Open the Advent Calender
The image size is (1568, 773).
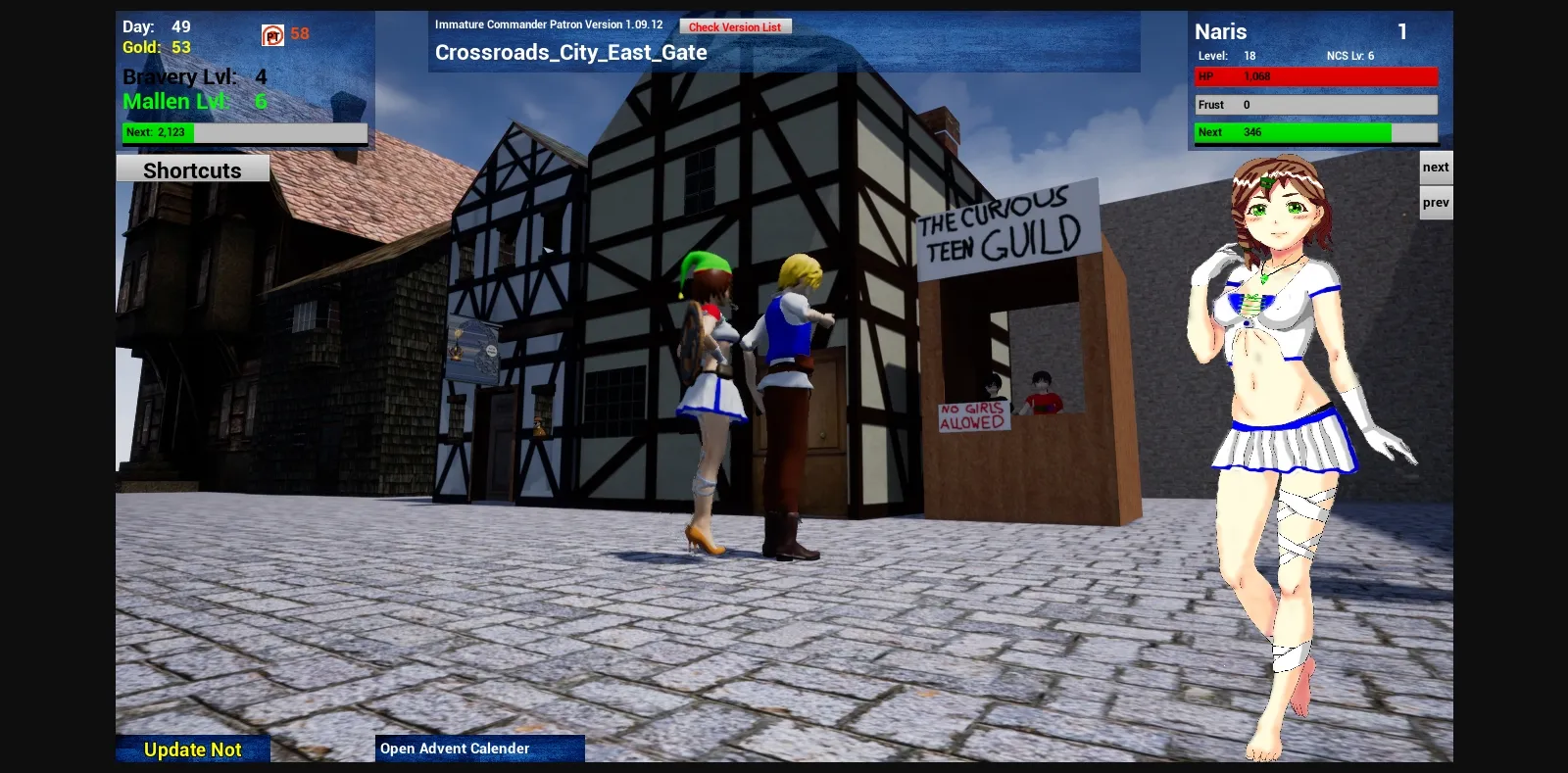pyautogui.click(x=454, y=748)
